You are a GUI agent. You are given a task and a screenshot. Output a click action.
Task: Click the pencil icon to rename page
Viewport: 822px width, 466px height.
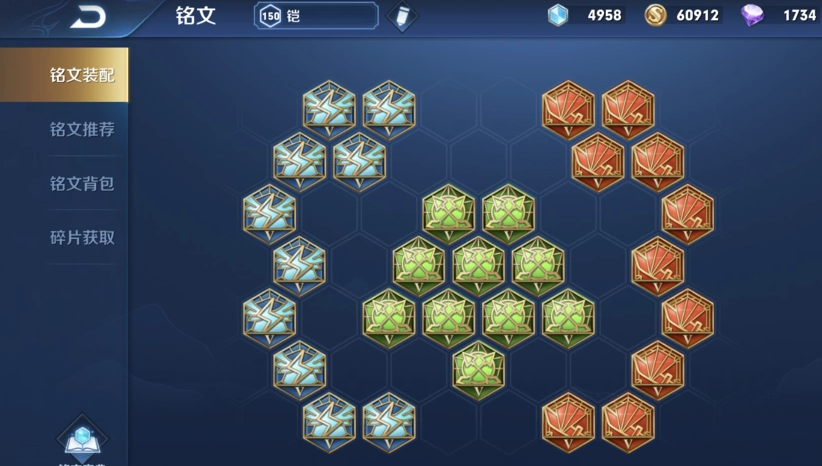pos(403,17)
